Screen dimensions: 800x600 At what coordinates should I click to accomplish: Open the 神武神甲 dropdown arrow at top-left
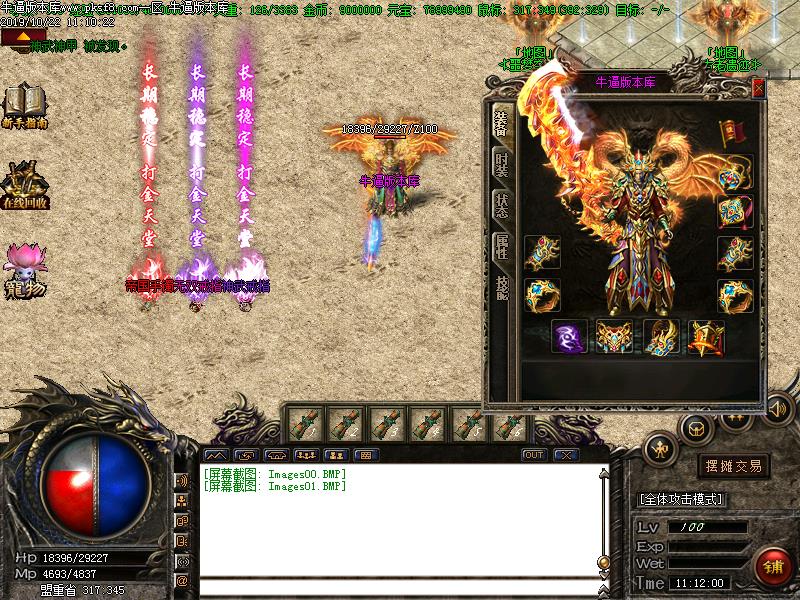pyautogui.click(x=14, y=37)
